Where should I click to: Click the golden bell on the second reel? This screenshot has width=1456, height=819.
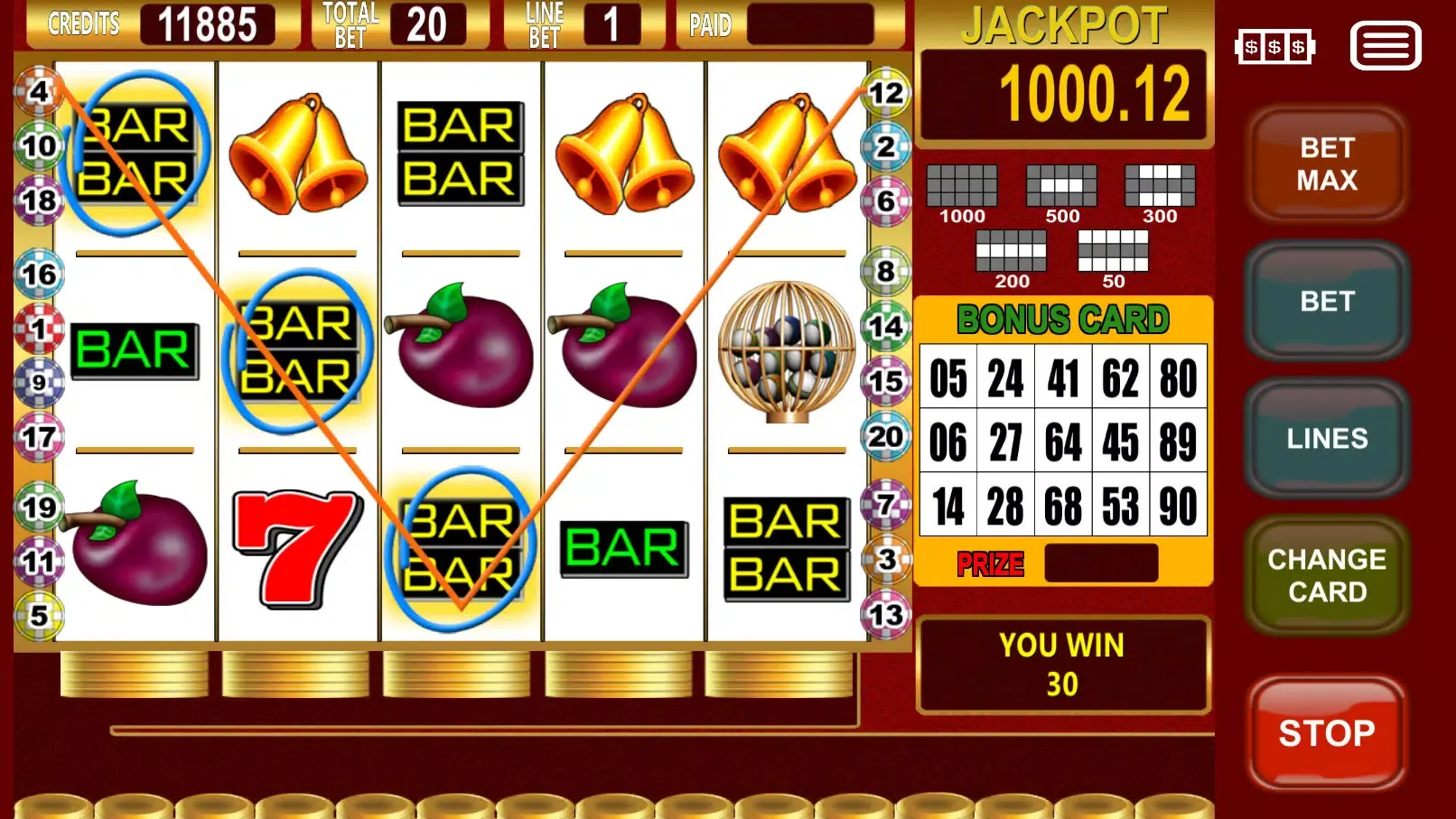(x=298, y=154)
